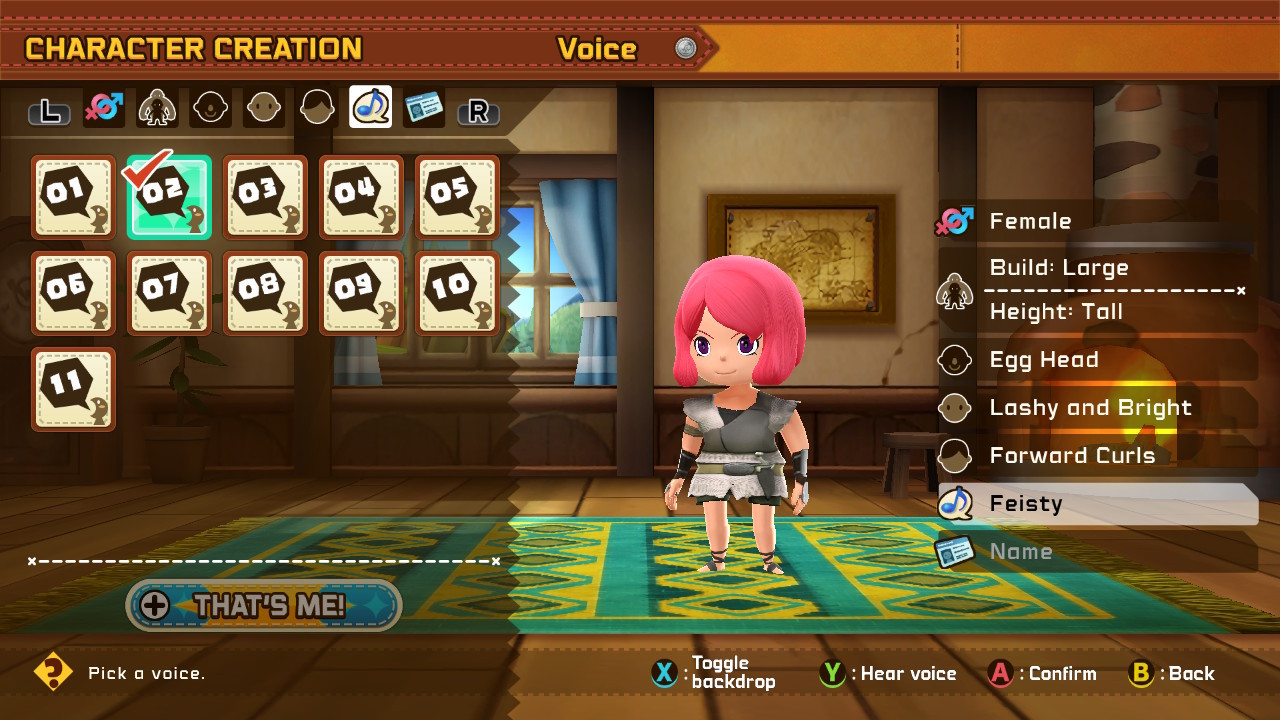
Task: Pick voice number 11
Action: point(73,389)
